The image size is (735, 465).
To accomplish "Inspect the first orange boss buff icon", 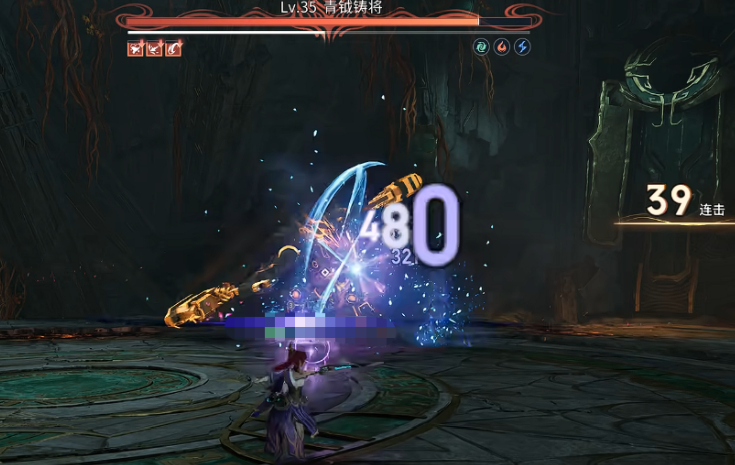I will pos(135,48).
